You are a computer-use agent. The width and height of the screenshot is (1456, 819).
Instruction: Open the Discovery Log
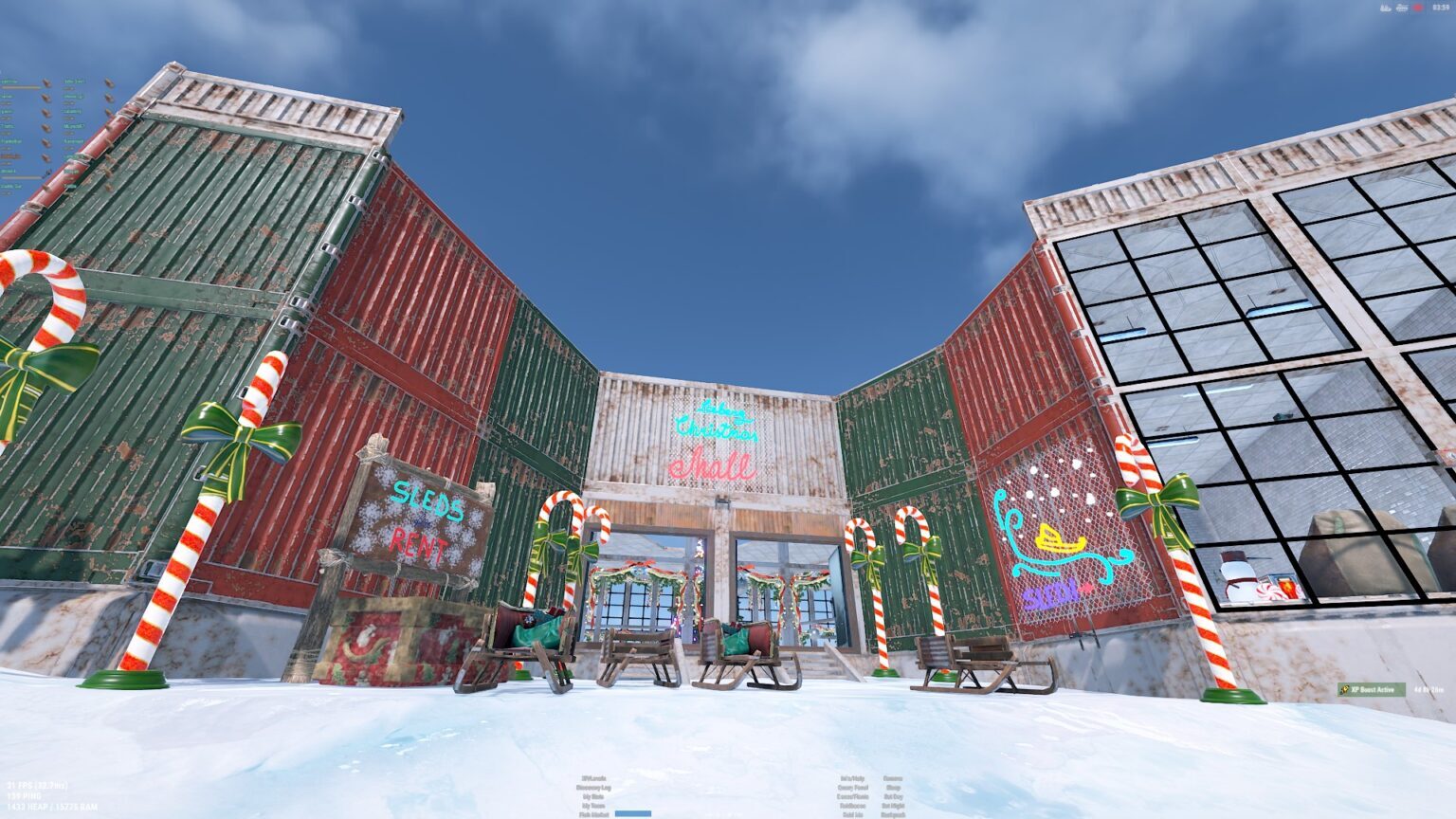pyautogui.click(x=593, y=788)
